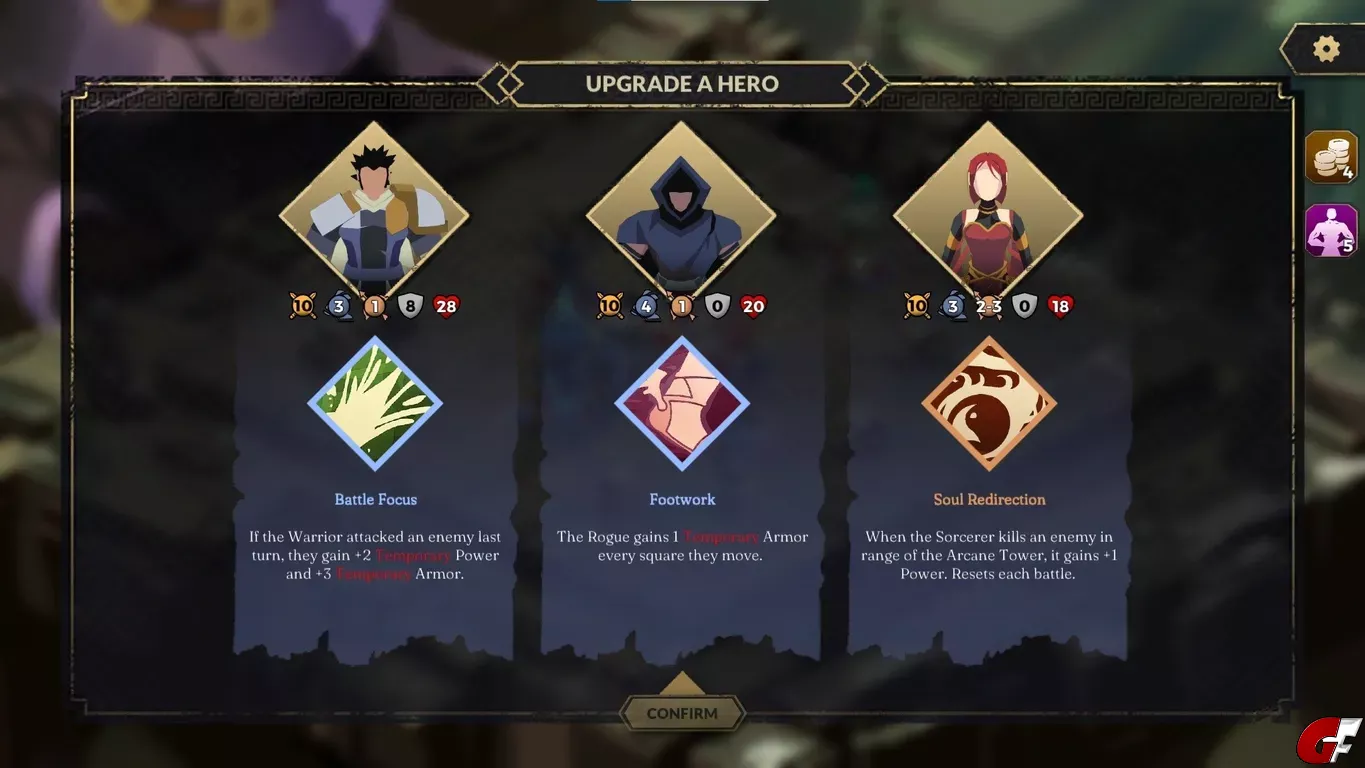Screen dimensions: 1365x768
Task: Pick the Soul Redirection upgrade icon
Action: click(x=989, y=403)
